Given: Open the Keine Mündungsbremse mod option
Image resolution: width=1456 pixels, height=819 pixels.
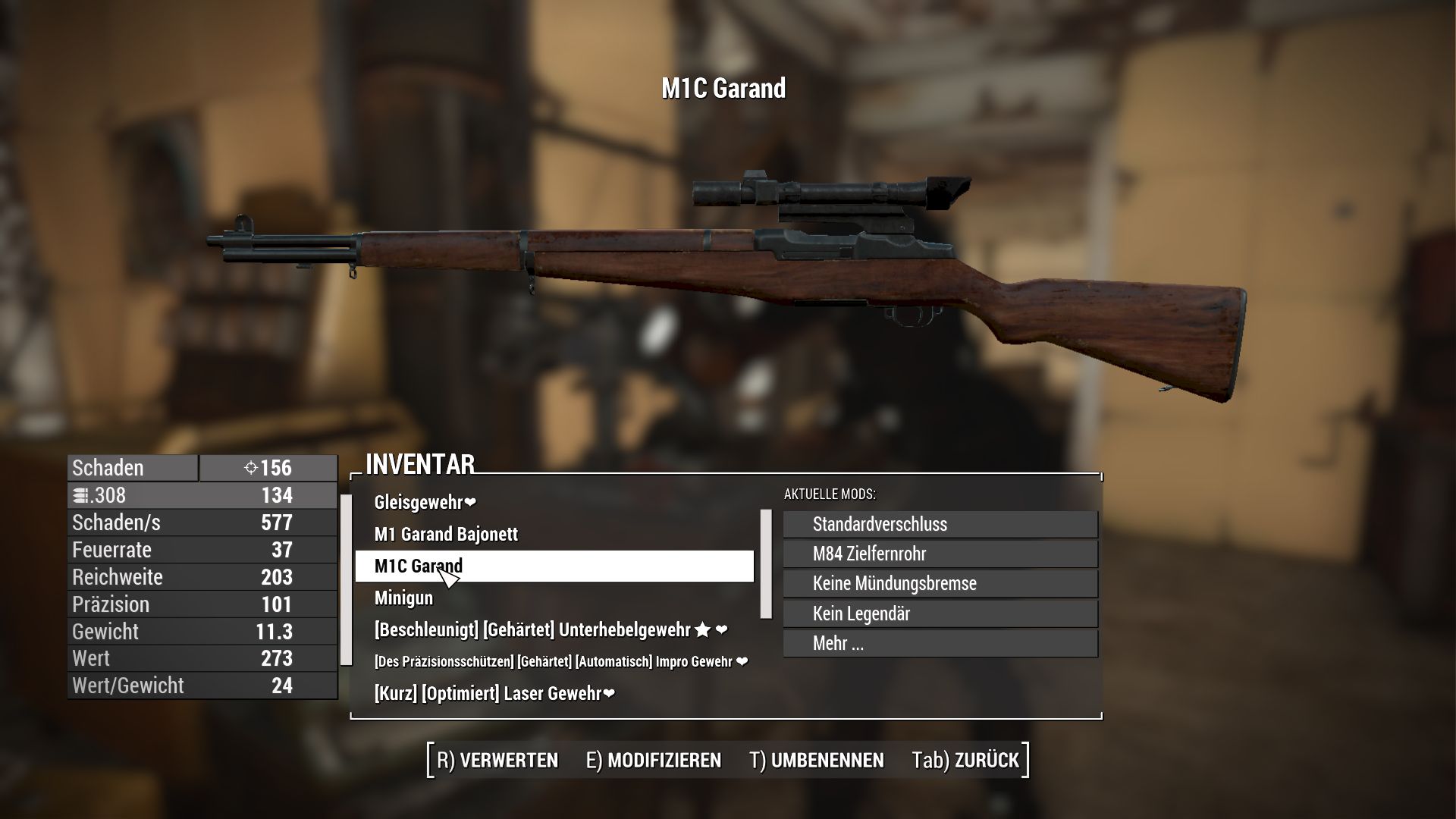Looking at the screenshot, I should [x=939, y=583].
